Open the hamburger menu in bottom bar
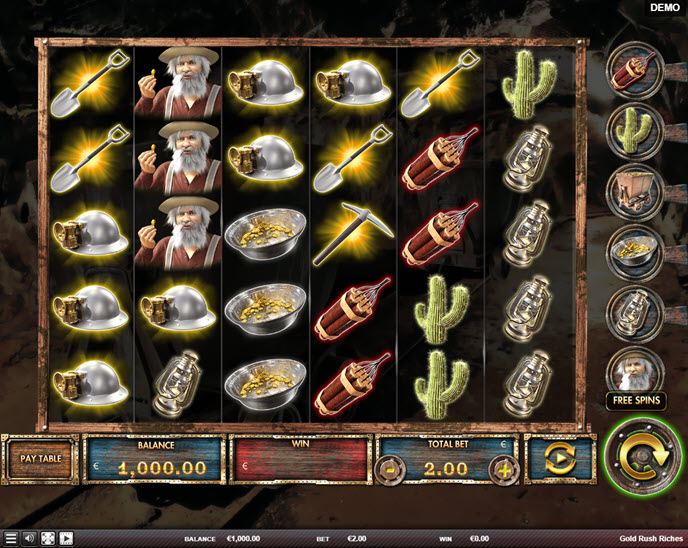Image resolution: width=688 pixels, height=548 pixels. 11,538
